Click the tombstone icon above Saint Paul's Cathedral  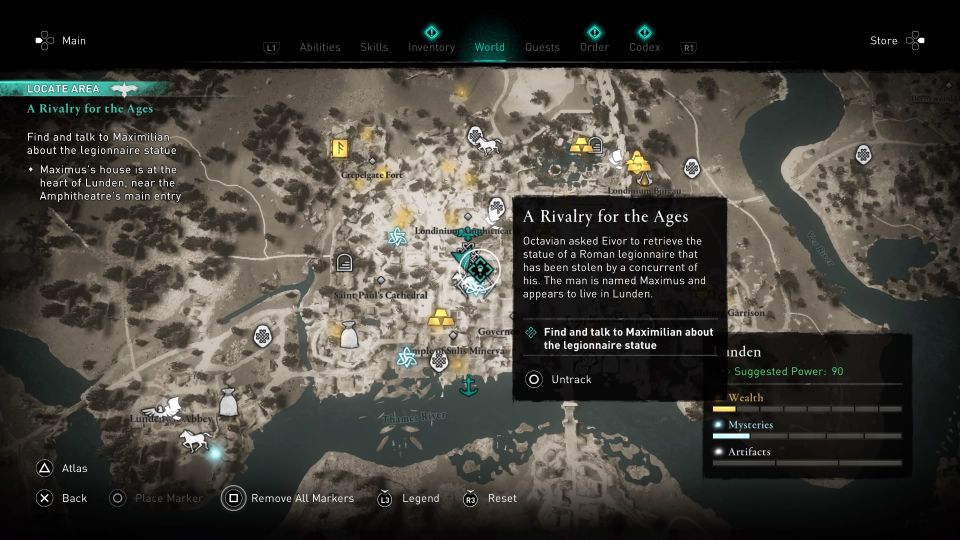tap(345, 263)
